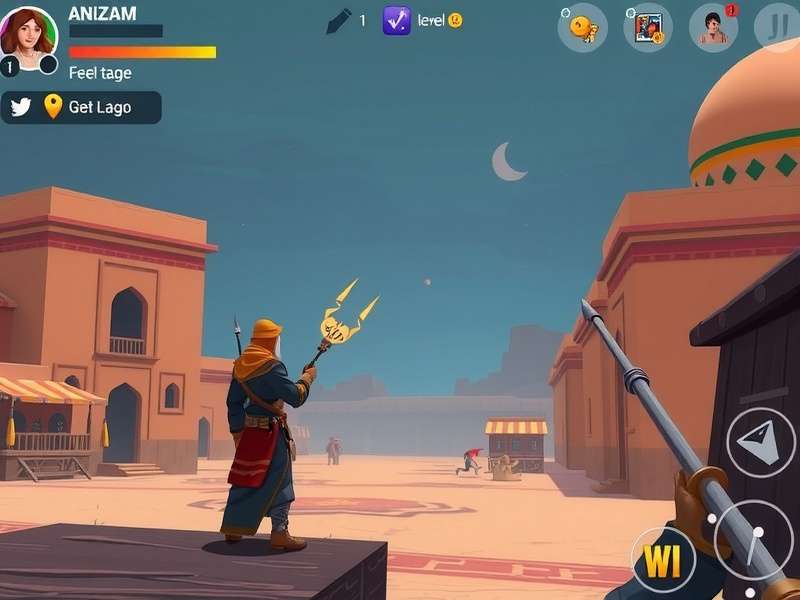This screenshot has width=800, height=600.
Task: Pause the game with the top-right button
Action: 777,26
